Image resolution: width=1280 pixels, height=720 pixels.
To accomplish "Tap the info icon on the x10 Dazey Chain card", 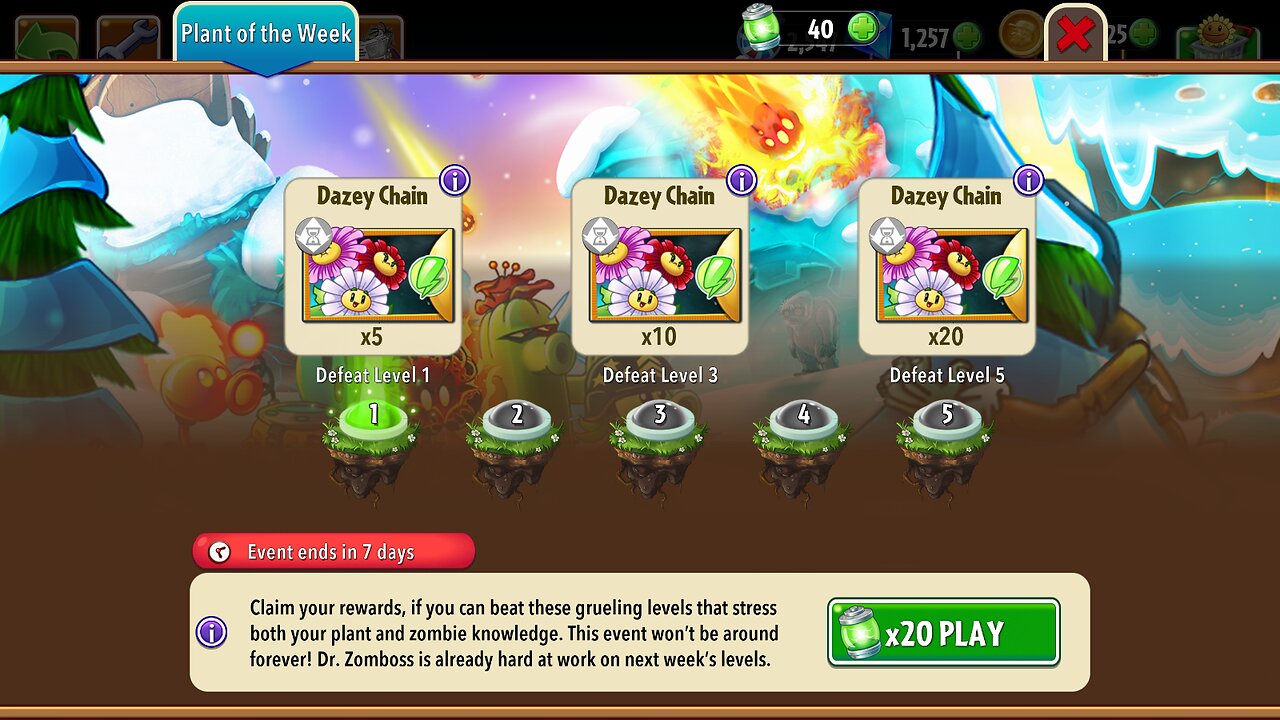I will pos(741,180).
